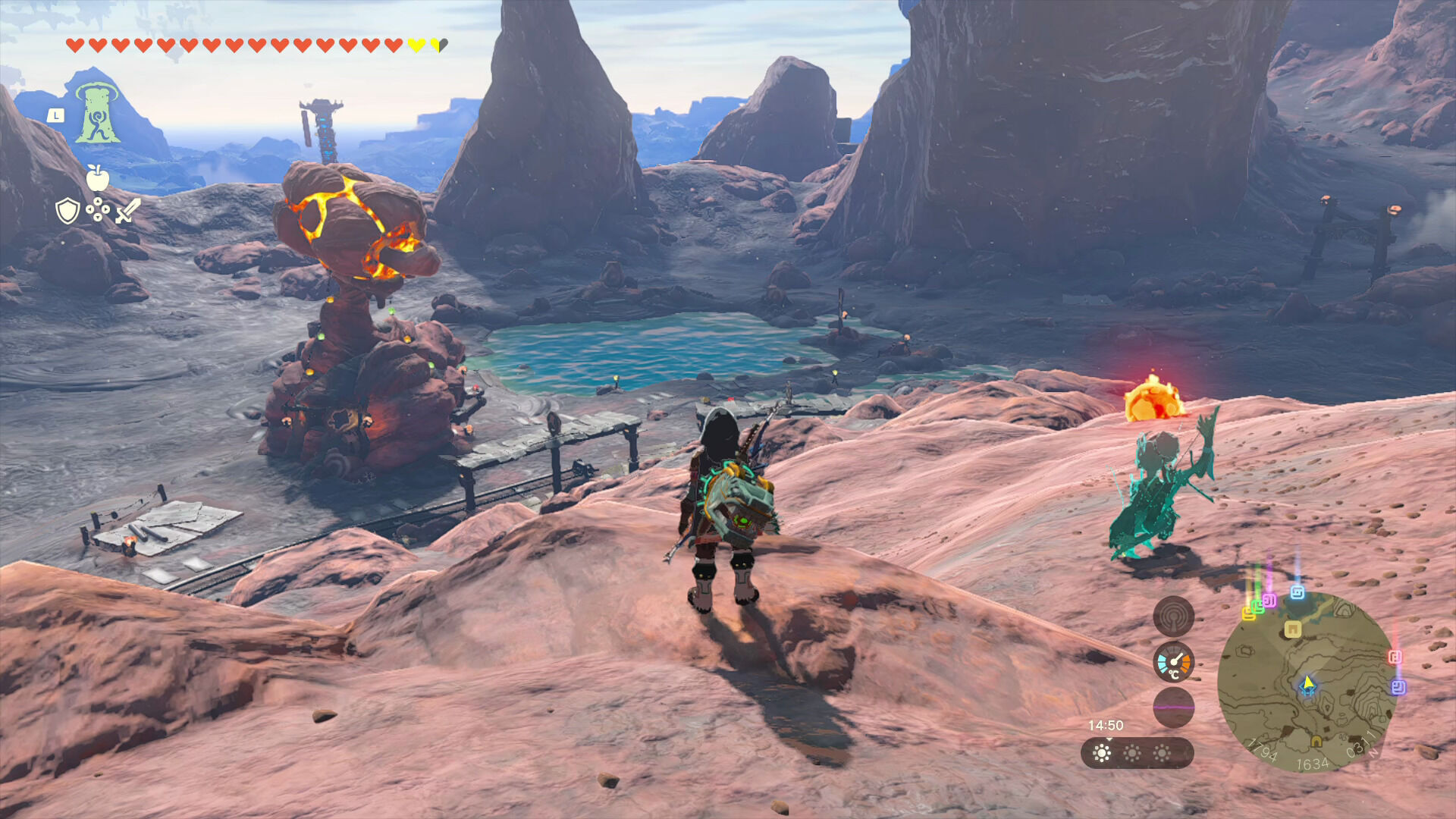Viewport: 1456px width, 819px height.
Task: Select the pink map pin marker
Action: click(1269, 601)
